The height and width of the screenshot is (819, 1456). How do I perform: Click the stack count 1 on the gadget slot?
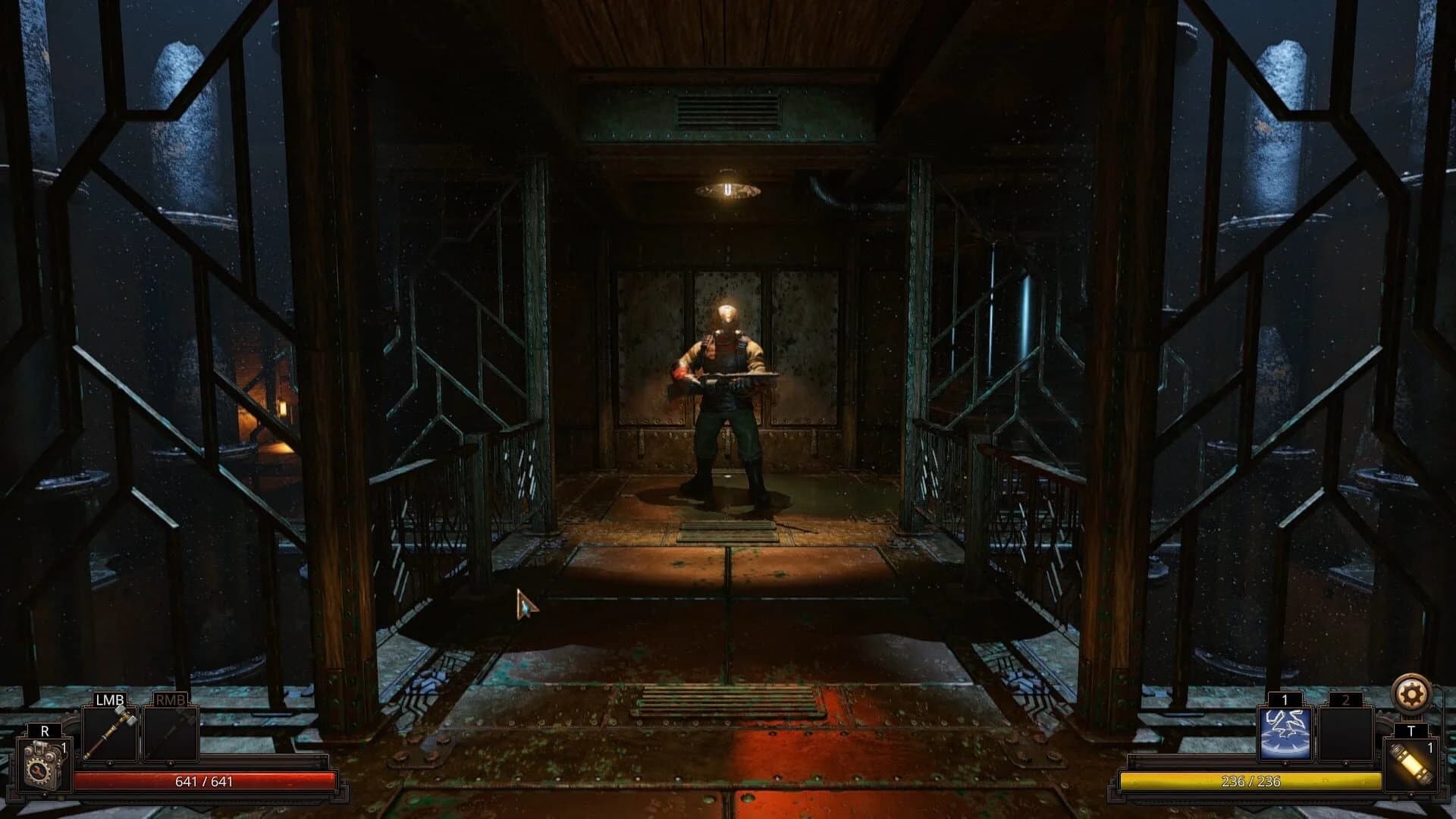[x=64, y=748]
